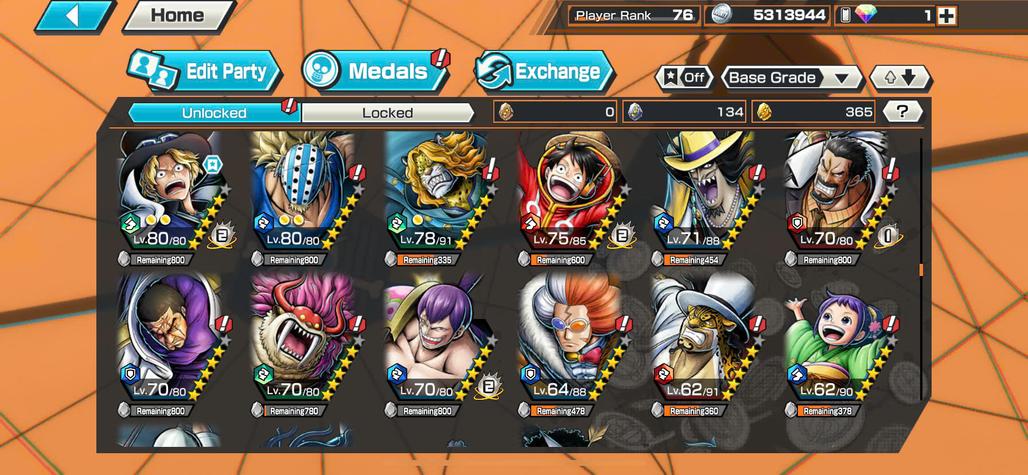Reverse the sort order with arrows button

point(900,78)
